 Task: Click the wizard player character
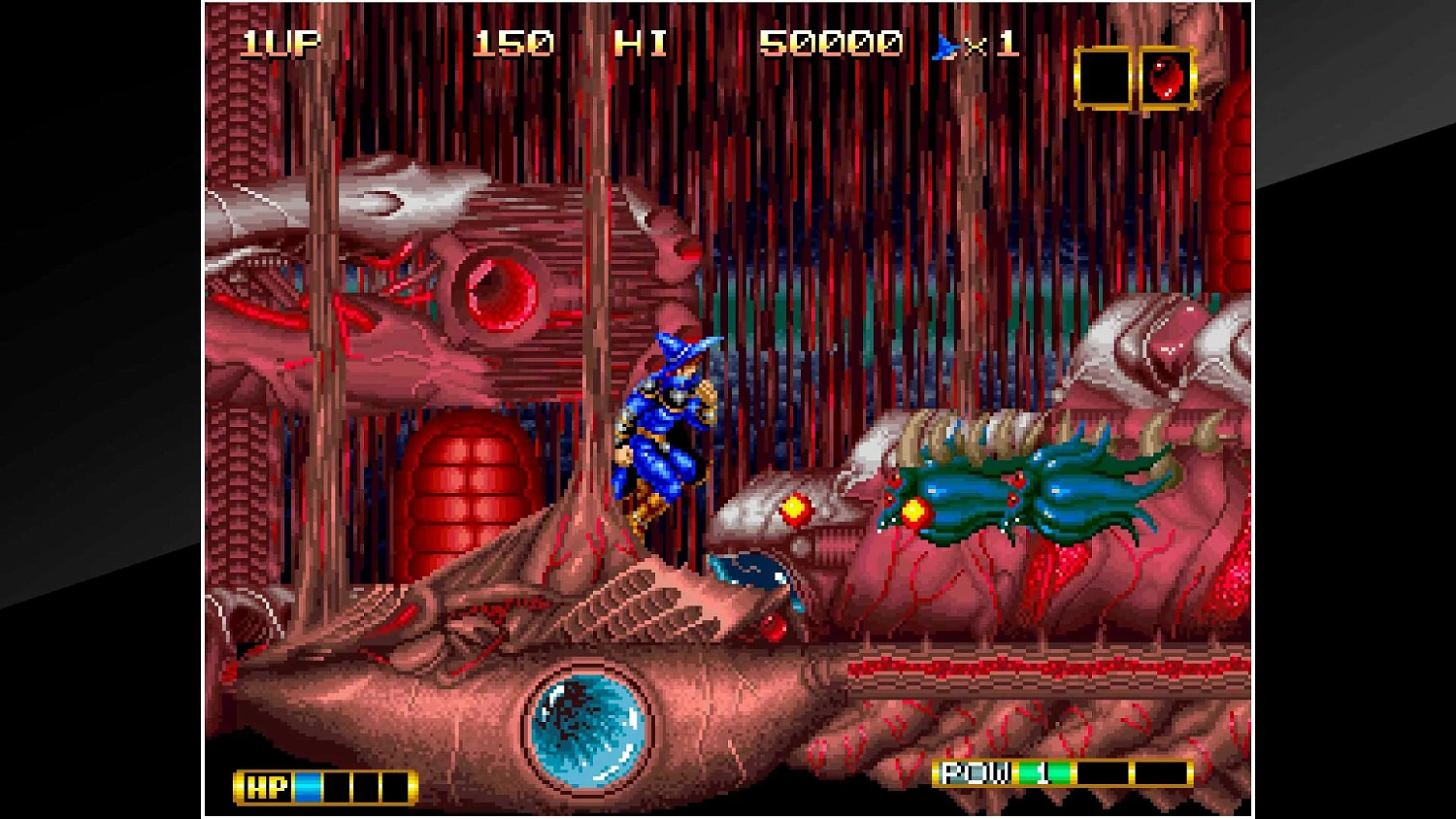point(670,437)
